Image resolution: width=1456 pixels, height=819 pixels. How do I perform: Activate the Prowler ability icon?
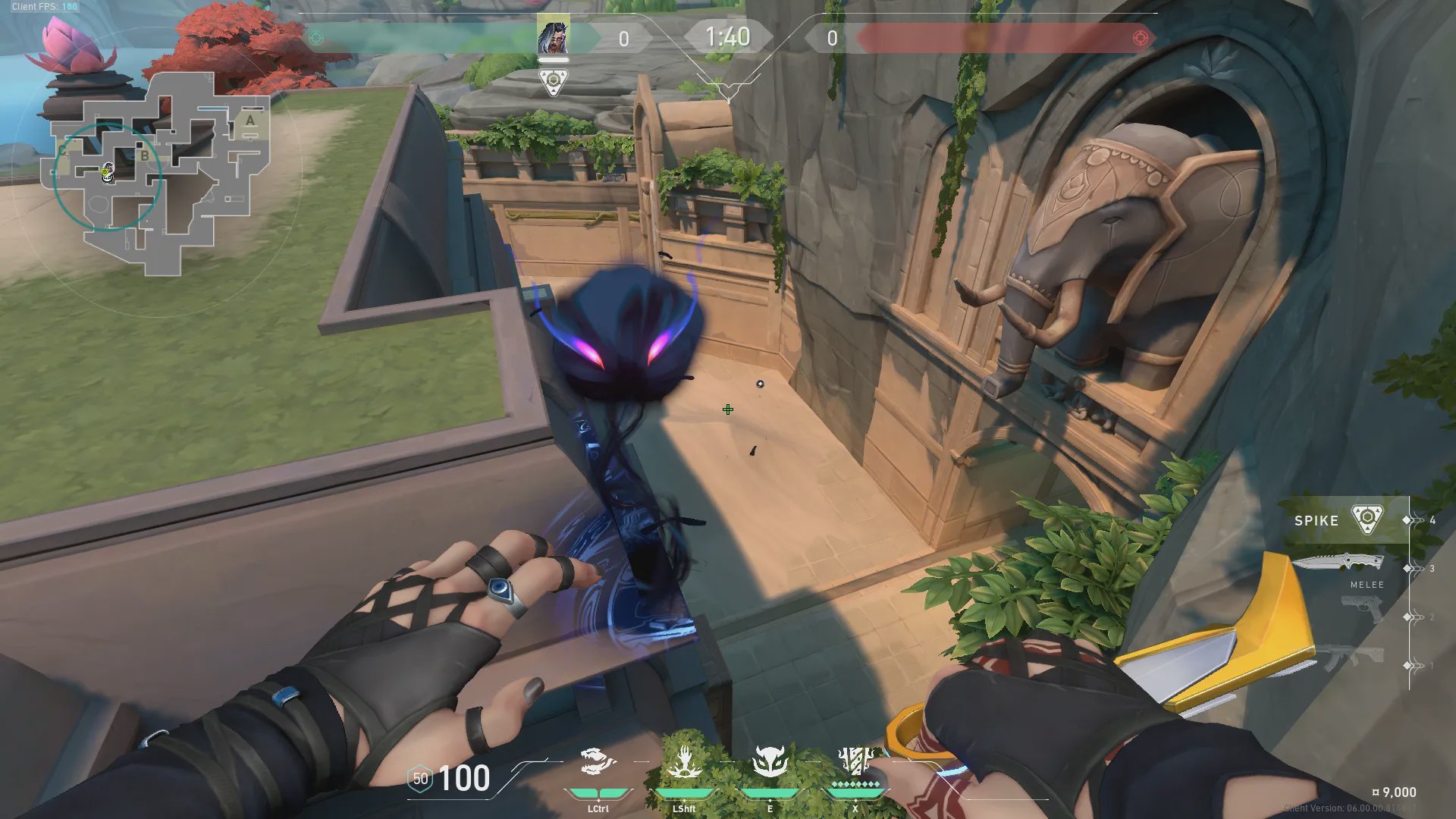coord(598,763)
